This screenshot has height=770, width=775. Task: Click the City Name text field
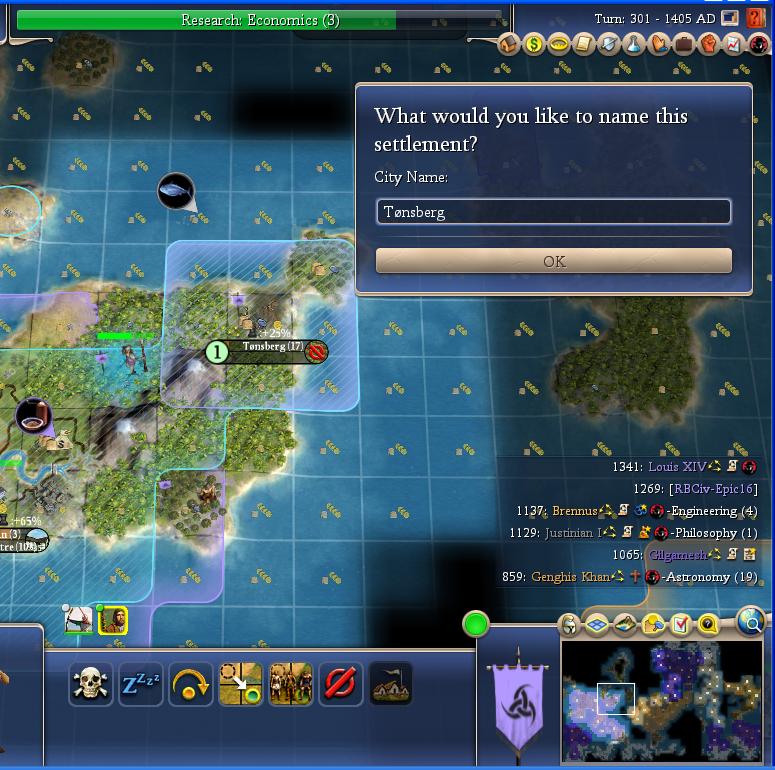553,212
